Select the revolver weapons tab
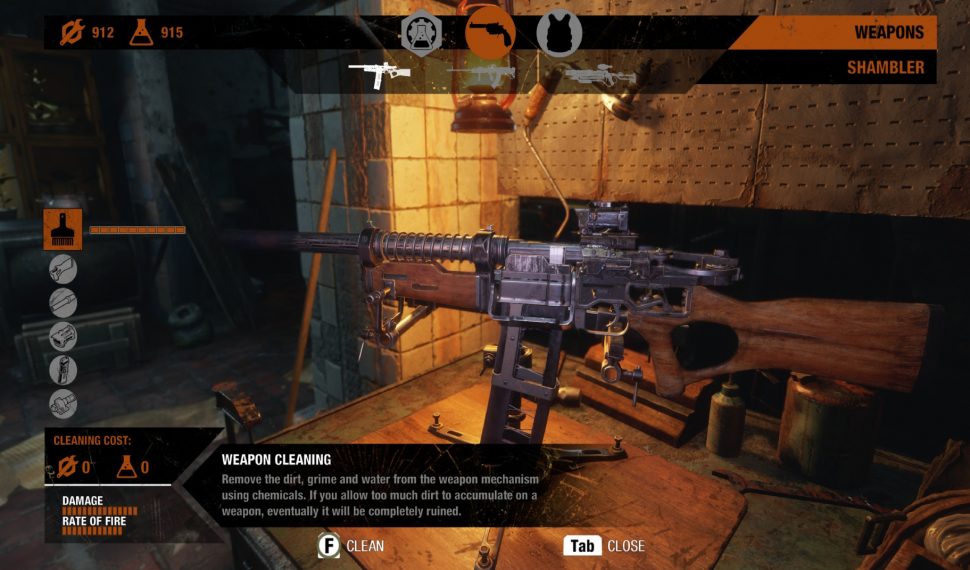The height and width of the screenshot is (570, 970). tap(490, 32)
